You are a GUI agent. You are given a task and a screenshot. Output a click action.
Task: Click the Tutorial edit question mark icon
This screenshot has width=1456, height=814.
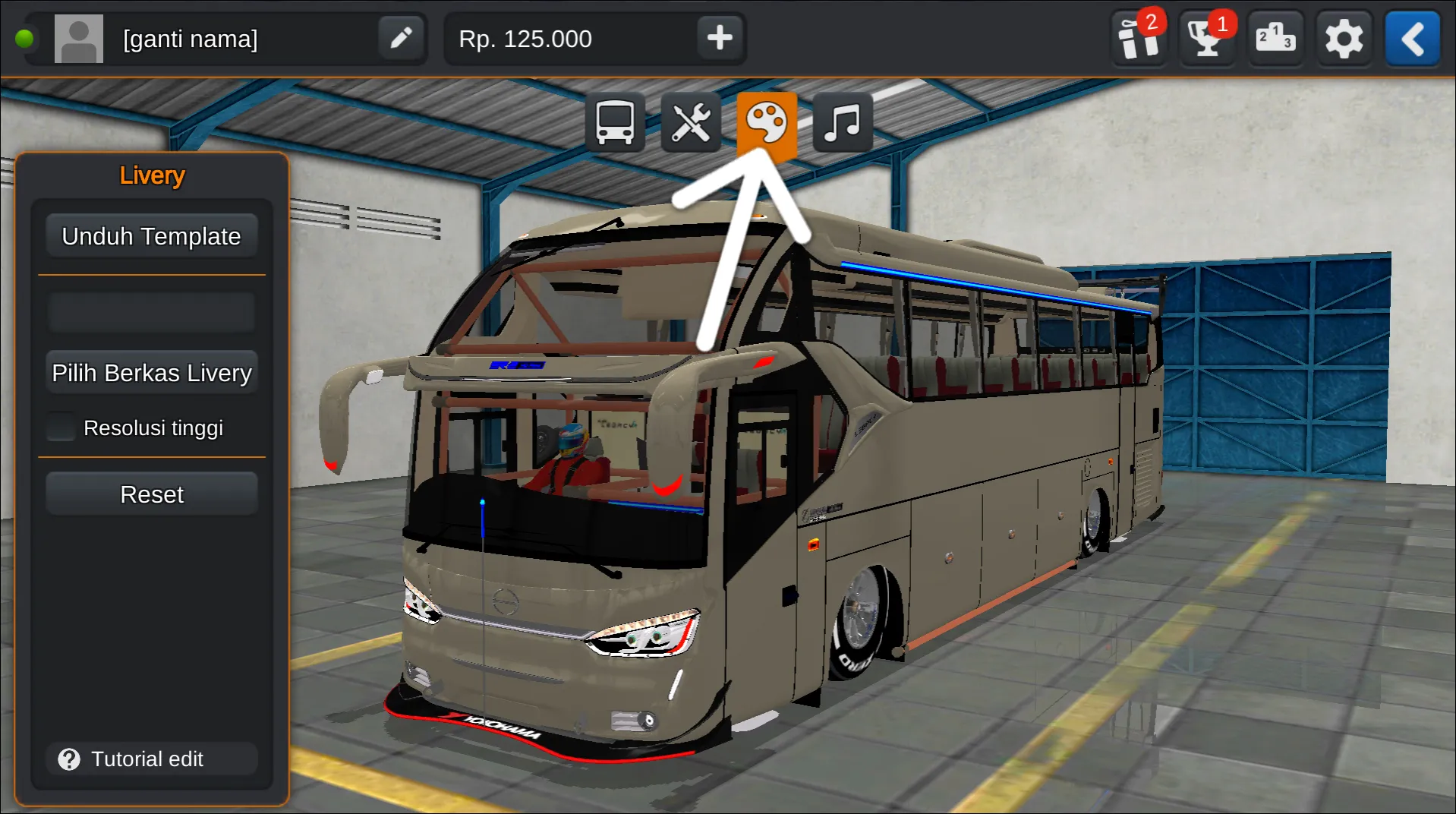point(69,759)
